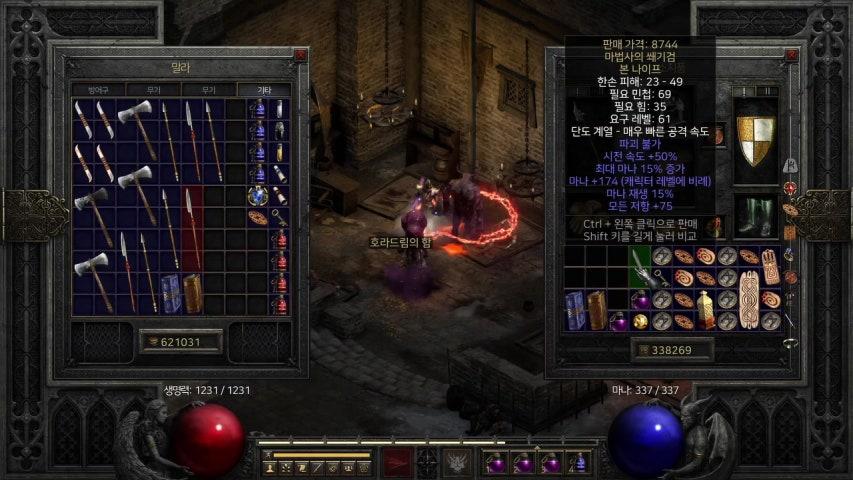Image resolution: width=853 pixels, height=480 pixels.
Task: Select the vendor's red-highlighted spear
Action: 192,228
